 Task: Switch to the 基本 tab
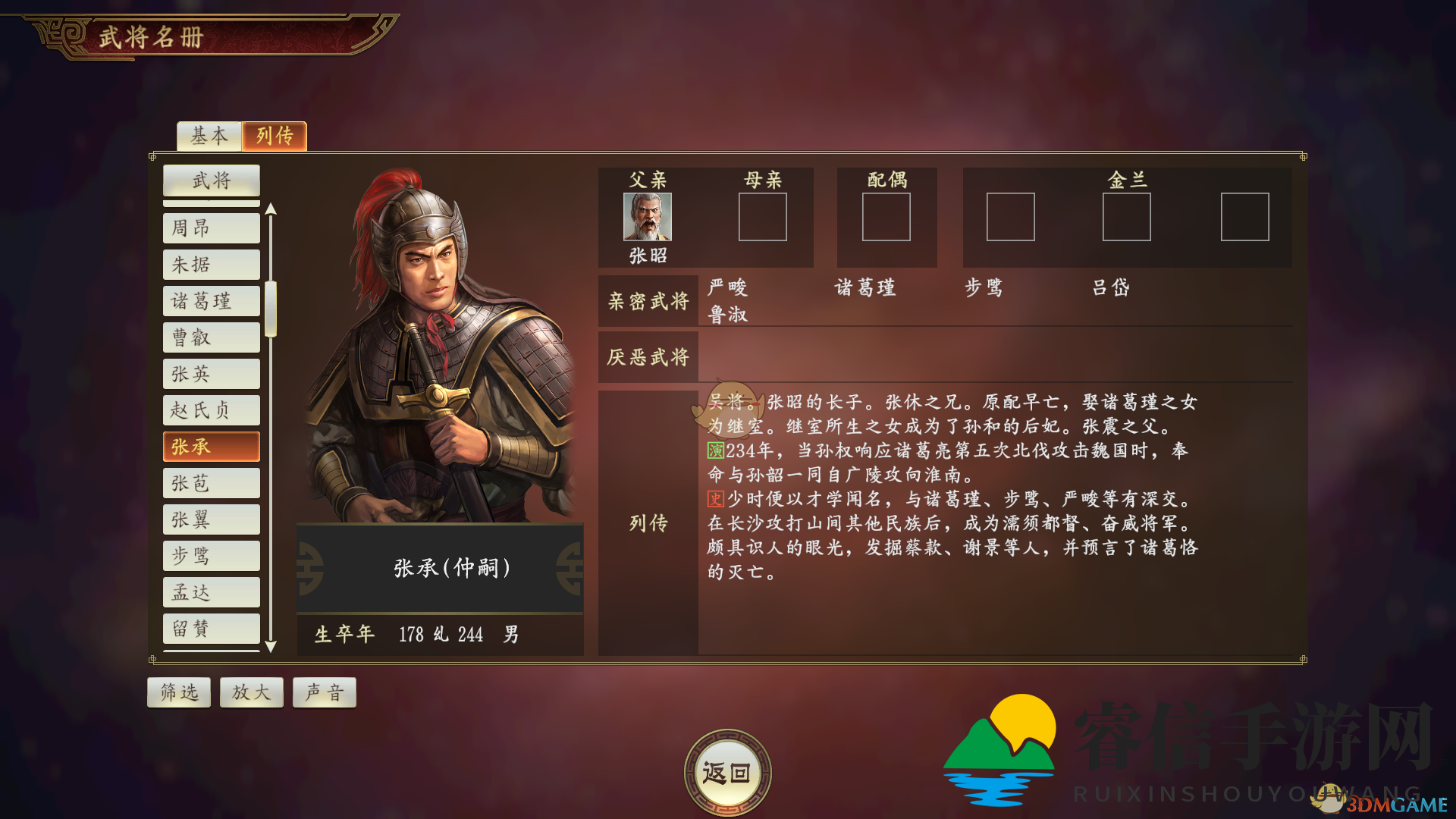[209, 136]
